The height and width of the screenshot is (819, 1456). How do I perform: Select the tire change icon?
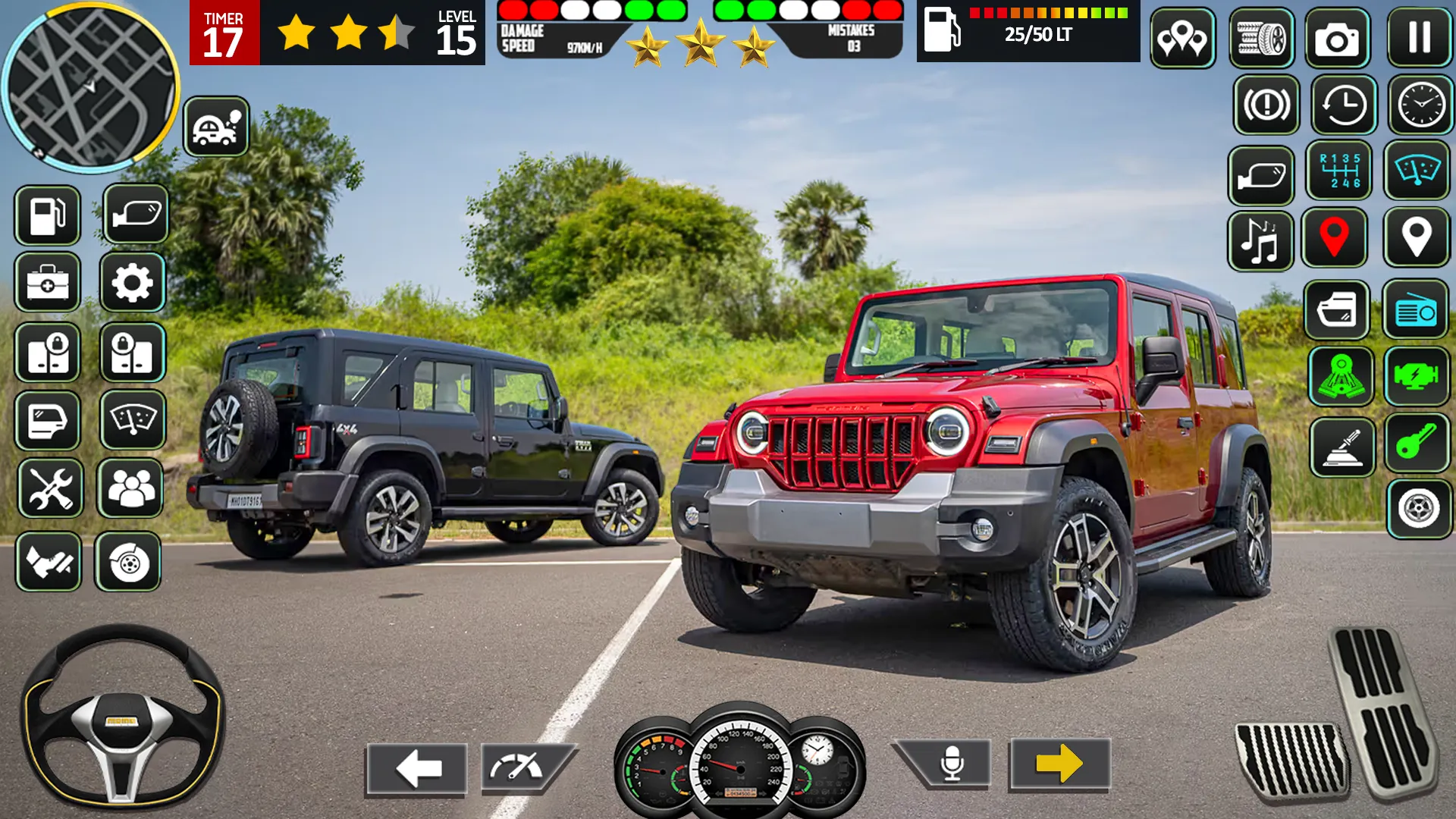(x=1262, y=39)
